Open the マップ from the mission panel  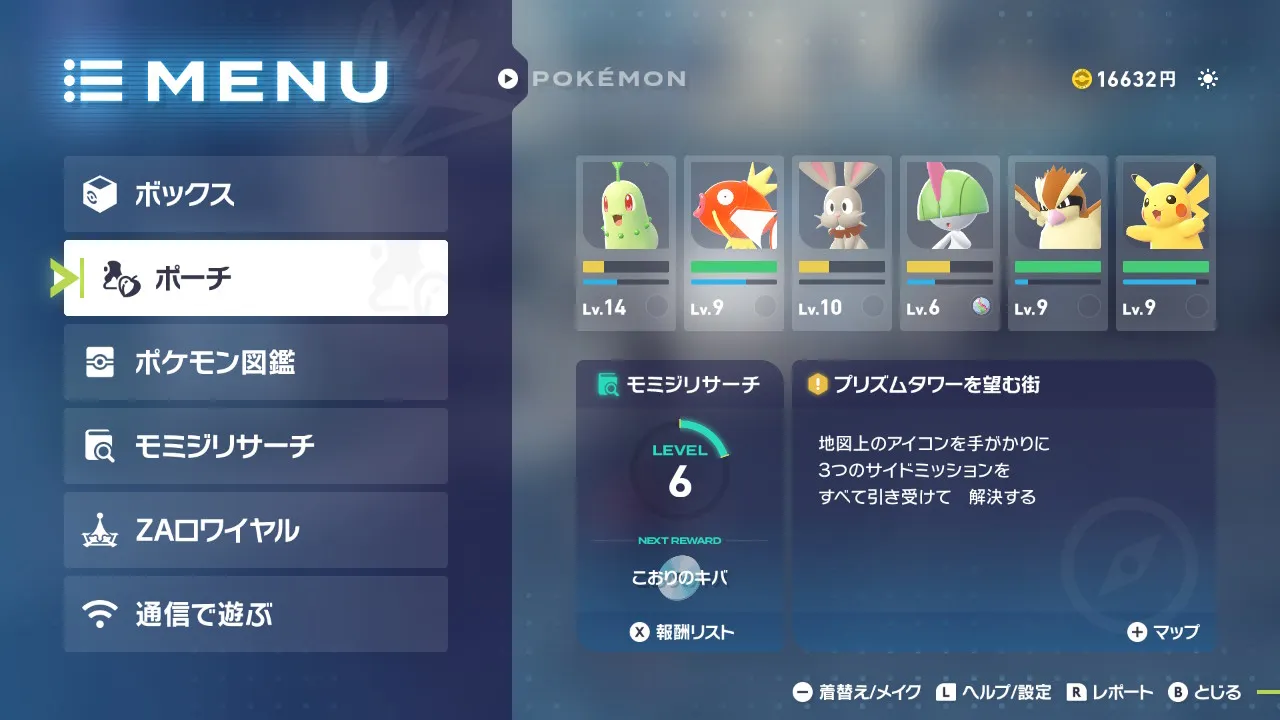(x=1163, y=632)
